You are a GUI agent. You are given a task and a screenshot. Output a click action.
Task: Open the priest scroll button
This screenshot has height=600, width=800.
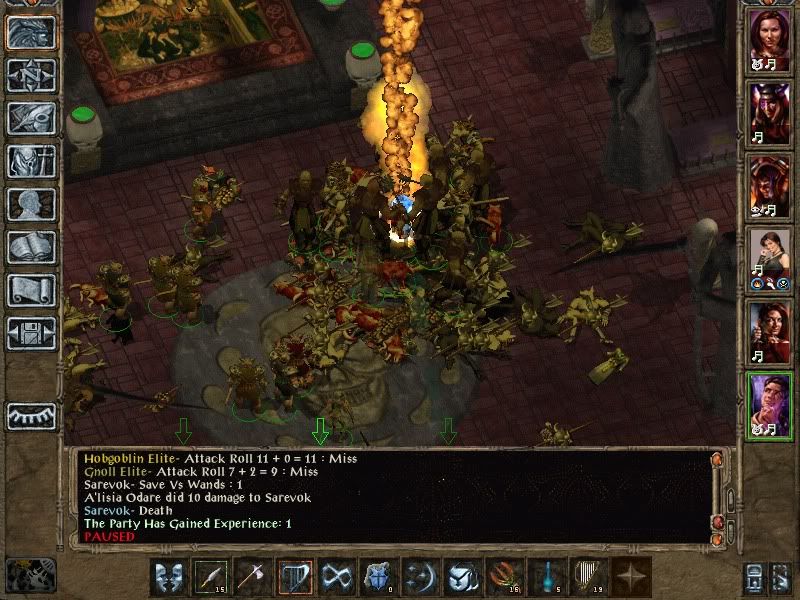[x=31, y=290]
